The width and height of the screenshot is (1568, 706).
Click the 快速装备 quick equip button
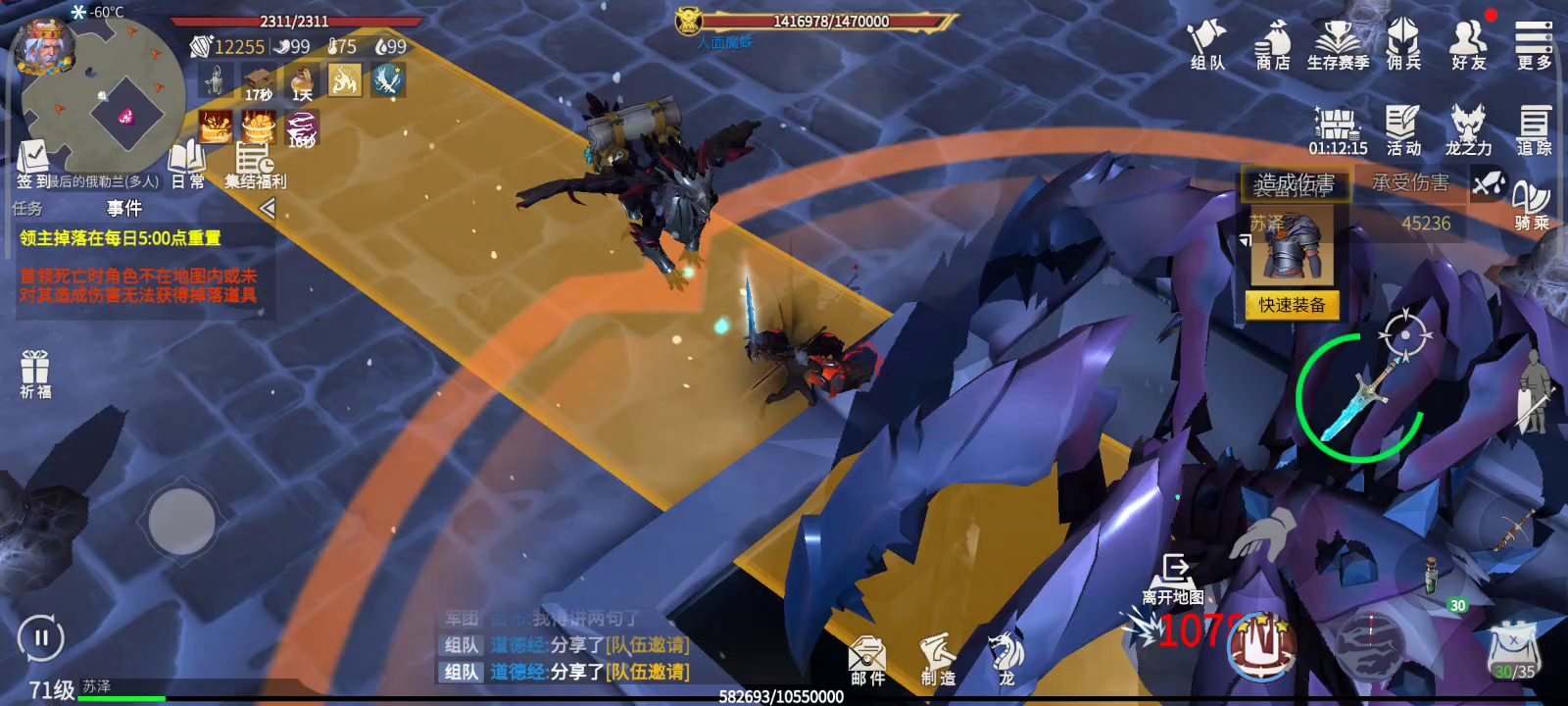[x=1292, y=305]
